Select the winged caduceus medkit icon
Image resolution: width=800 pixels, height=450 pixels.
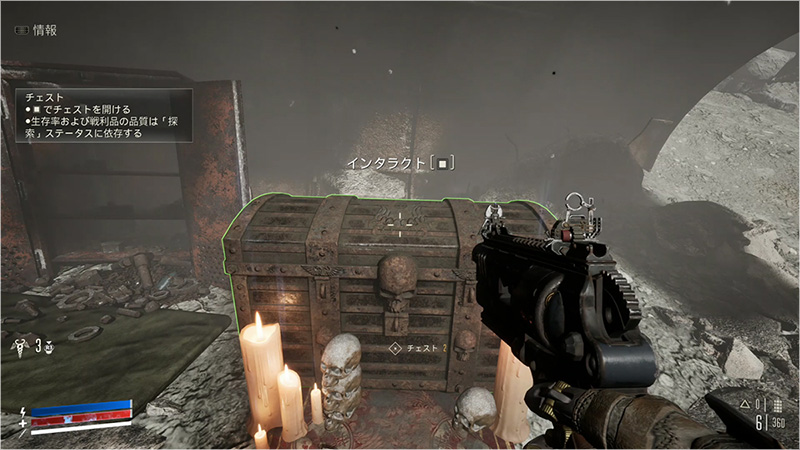pyautogui.click(x=21, y=345)
